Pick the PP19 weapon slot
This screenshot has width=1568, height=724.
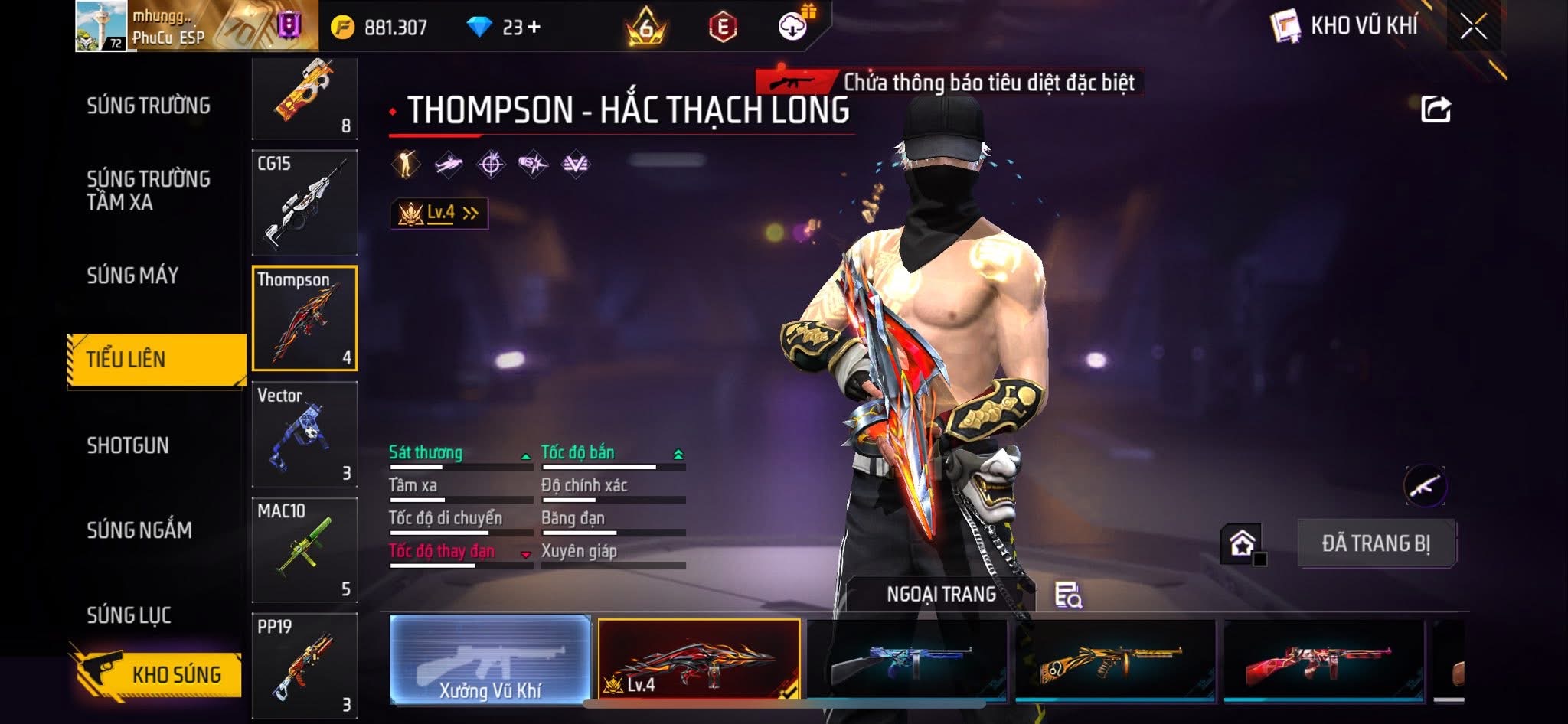pyautogui.click(x=305, y=666)
